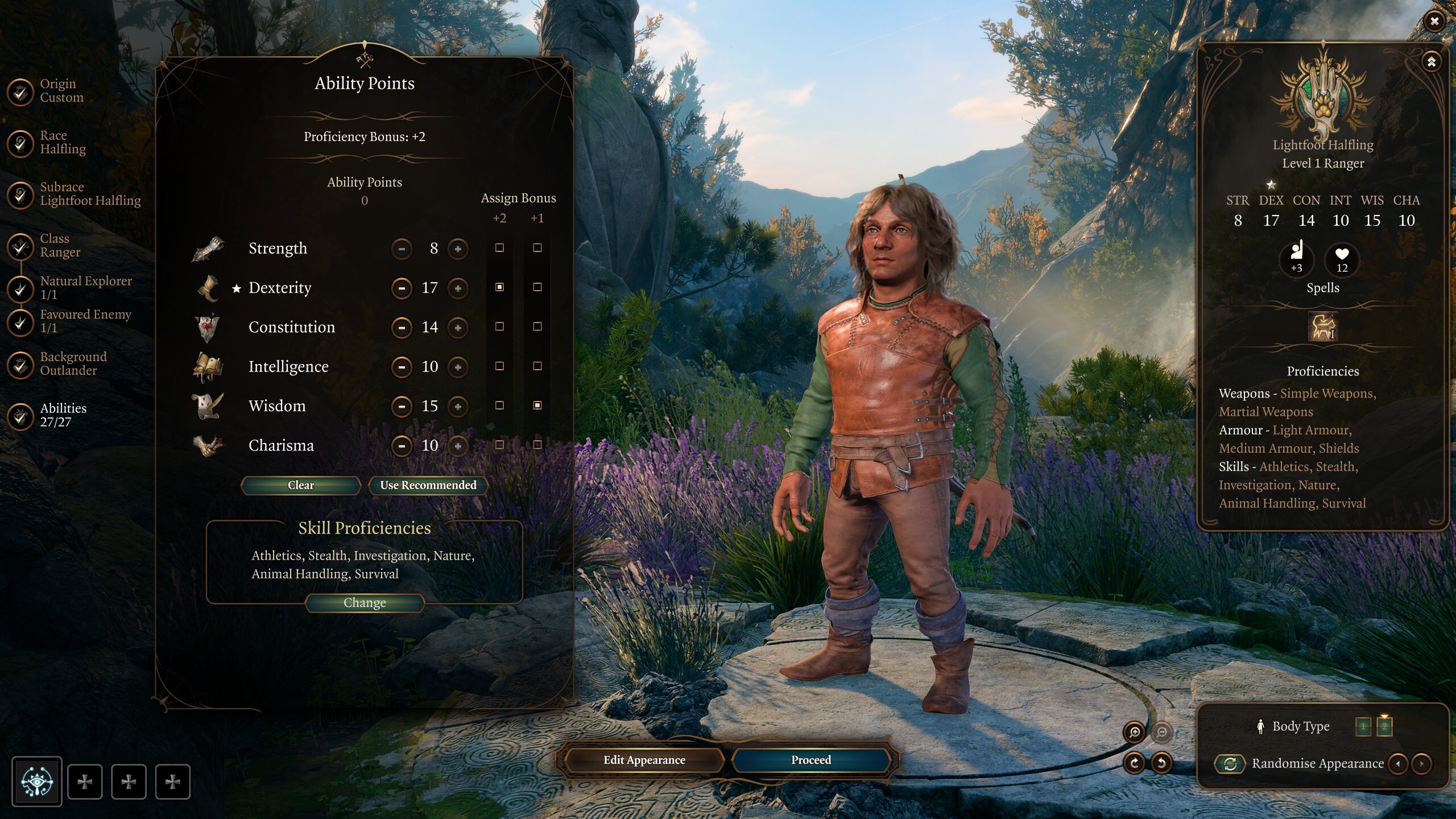
Task: Click the Use Recommended button
Action: click(x=428, y=485)
